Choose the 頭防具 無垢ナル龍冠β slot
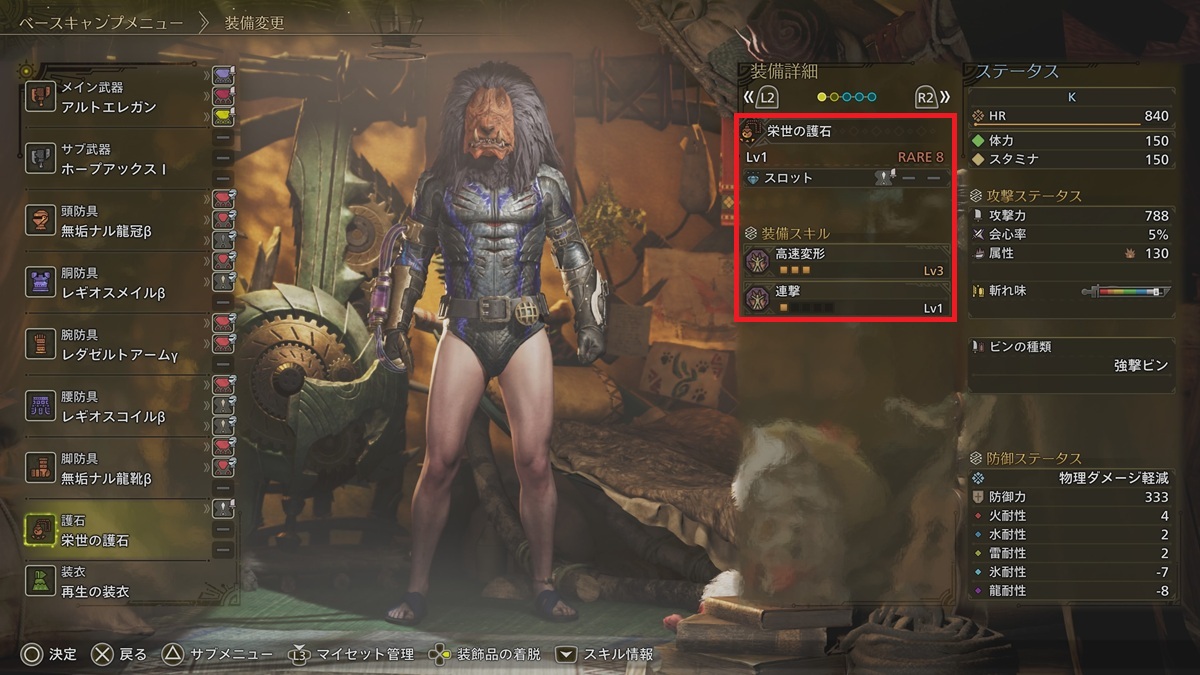The width and height of the screenshot is (1200, 675). point(115,221)
